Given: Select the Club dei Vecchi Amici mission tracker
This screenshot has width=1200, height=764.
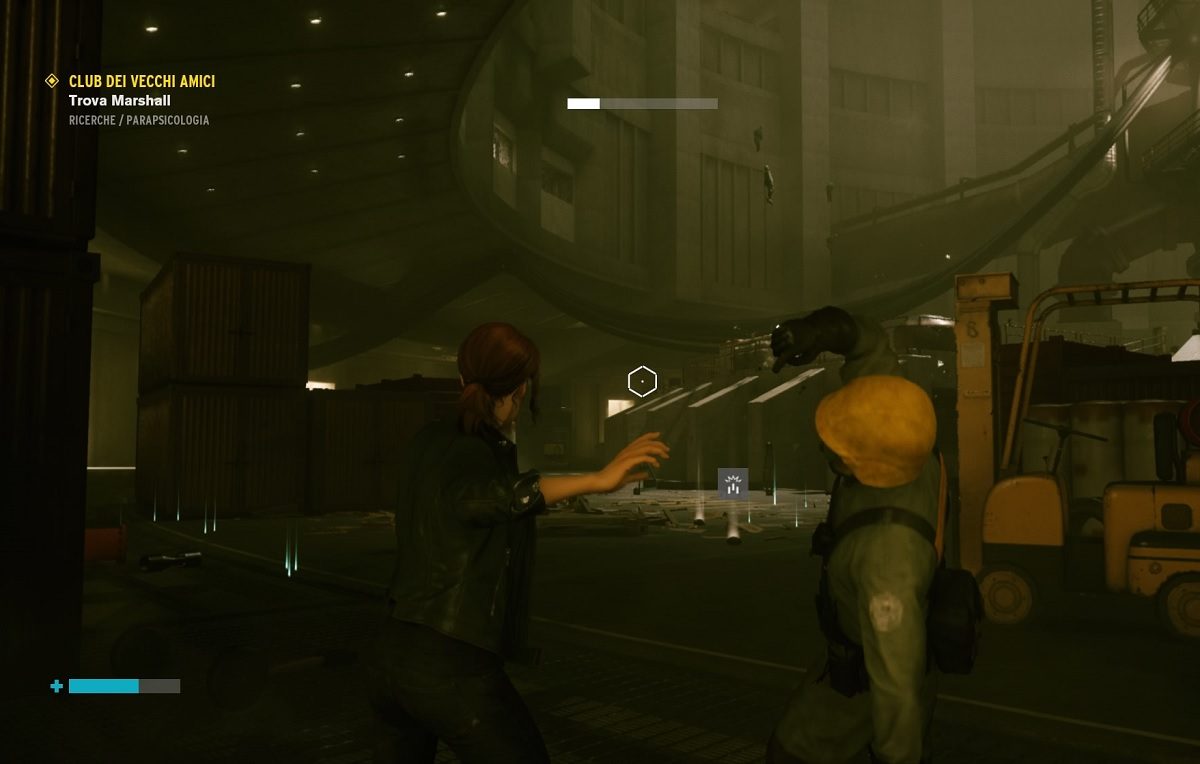Looking at the screenshot, I should point(141,81).
